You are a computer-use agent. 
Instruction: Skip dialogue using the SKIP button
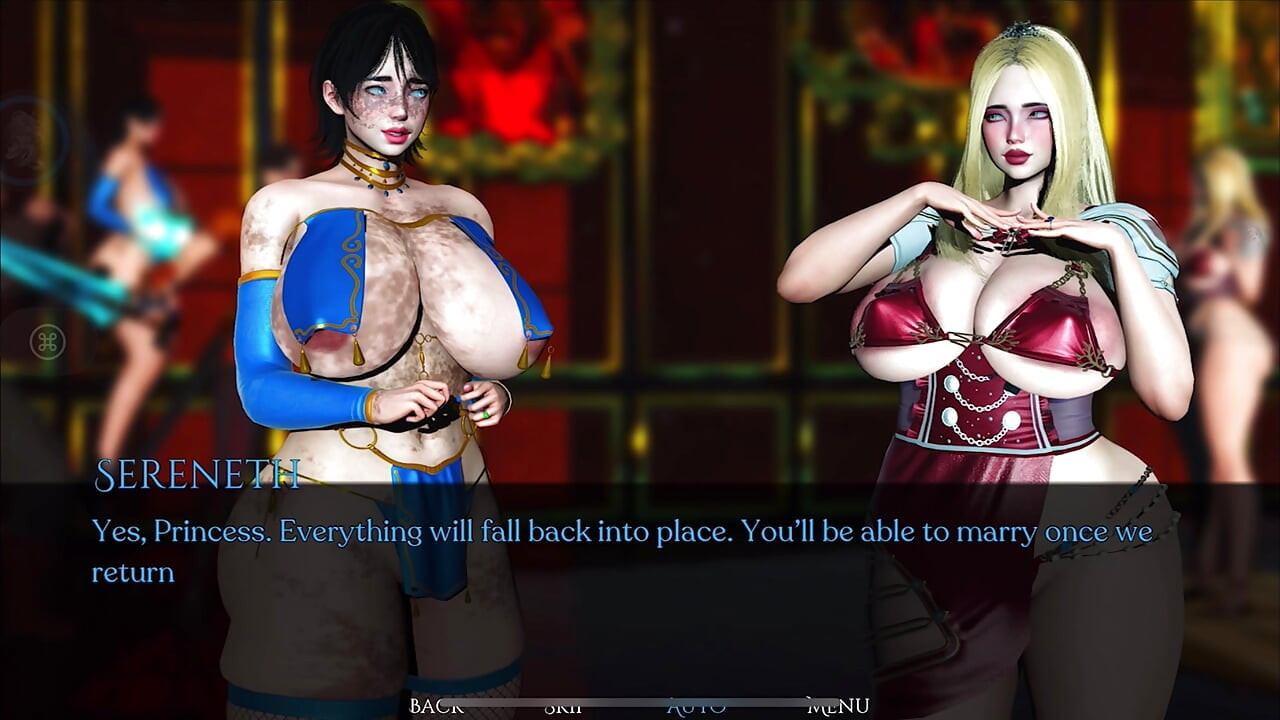coord(564,707)
